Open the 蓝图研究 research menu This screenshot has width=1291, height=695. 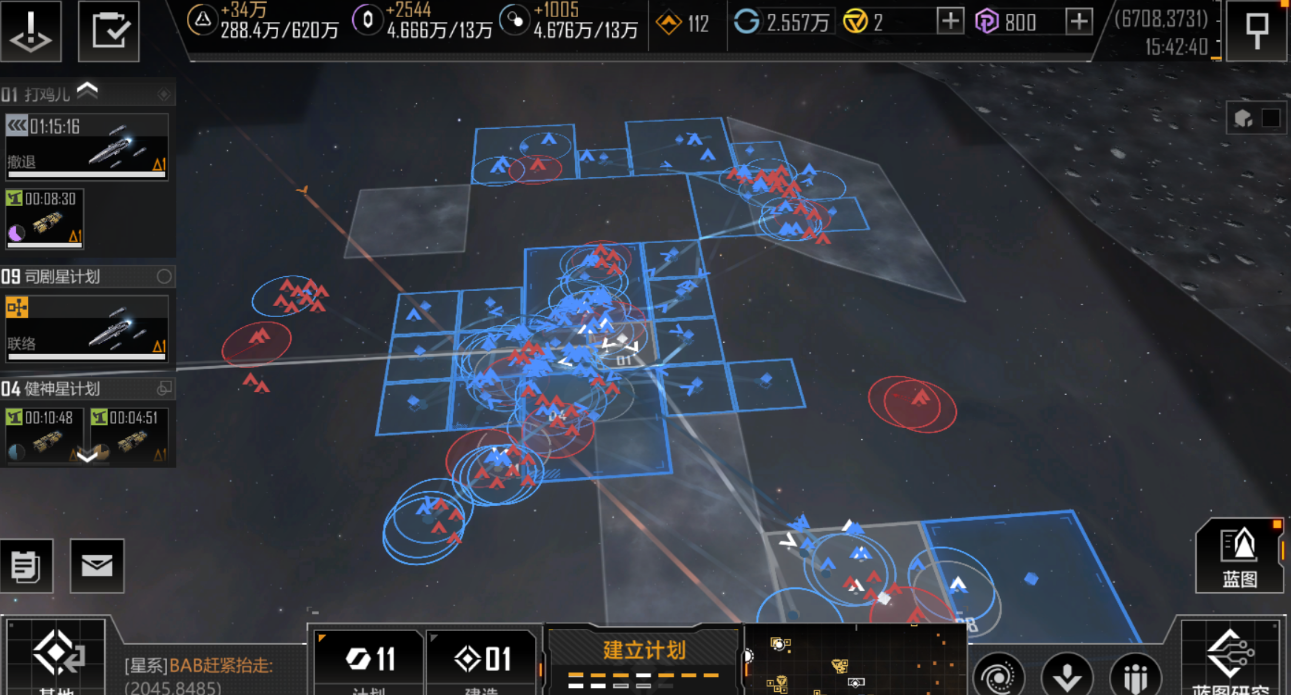1231,660
